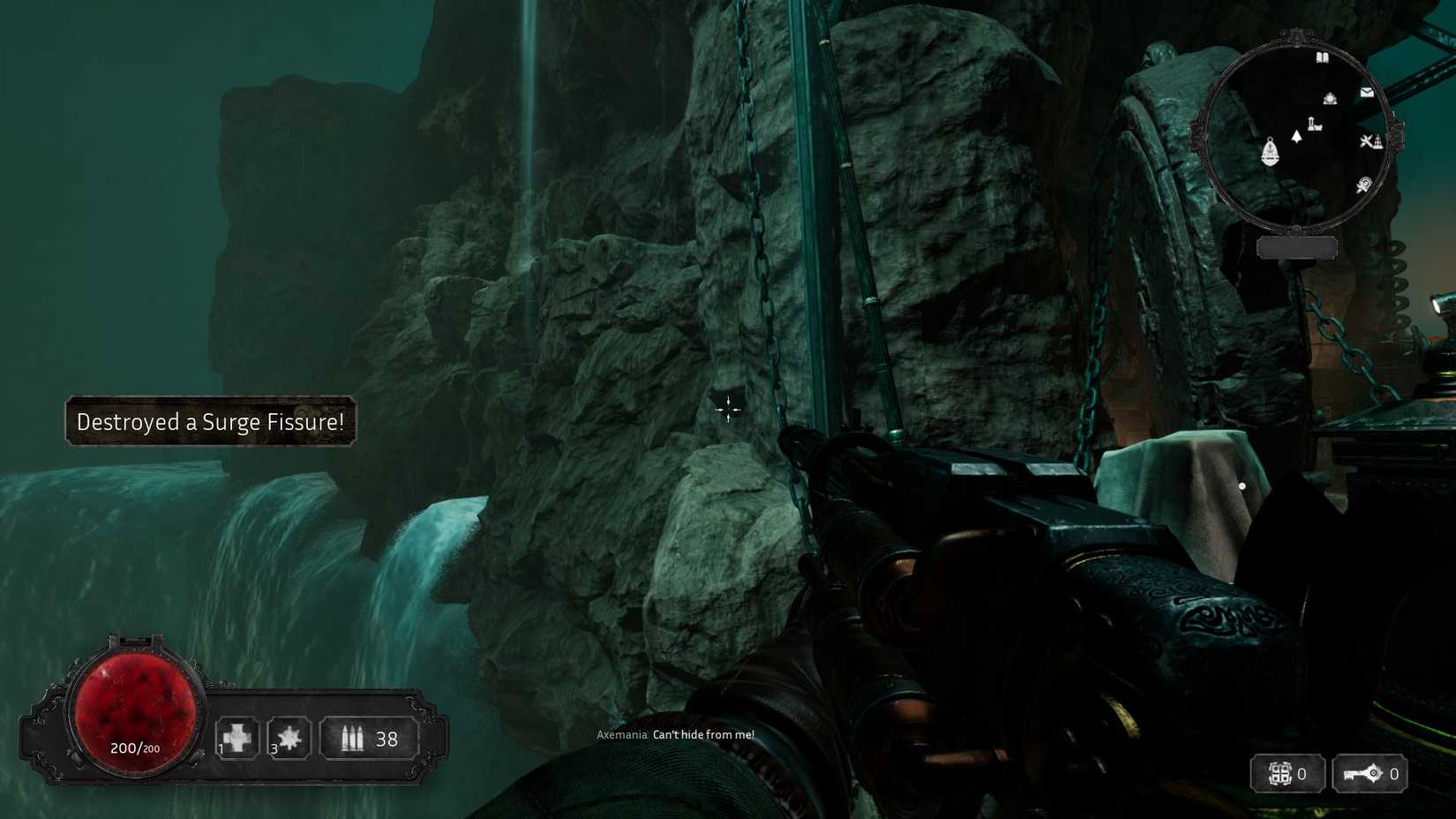
Task: Click the player arrow on the minimap
Action: [1296, 136]
